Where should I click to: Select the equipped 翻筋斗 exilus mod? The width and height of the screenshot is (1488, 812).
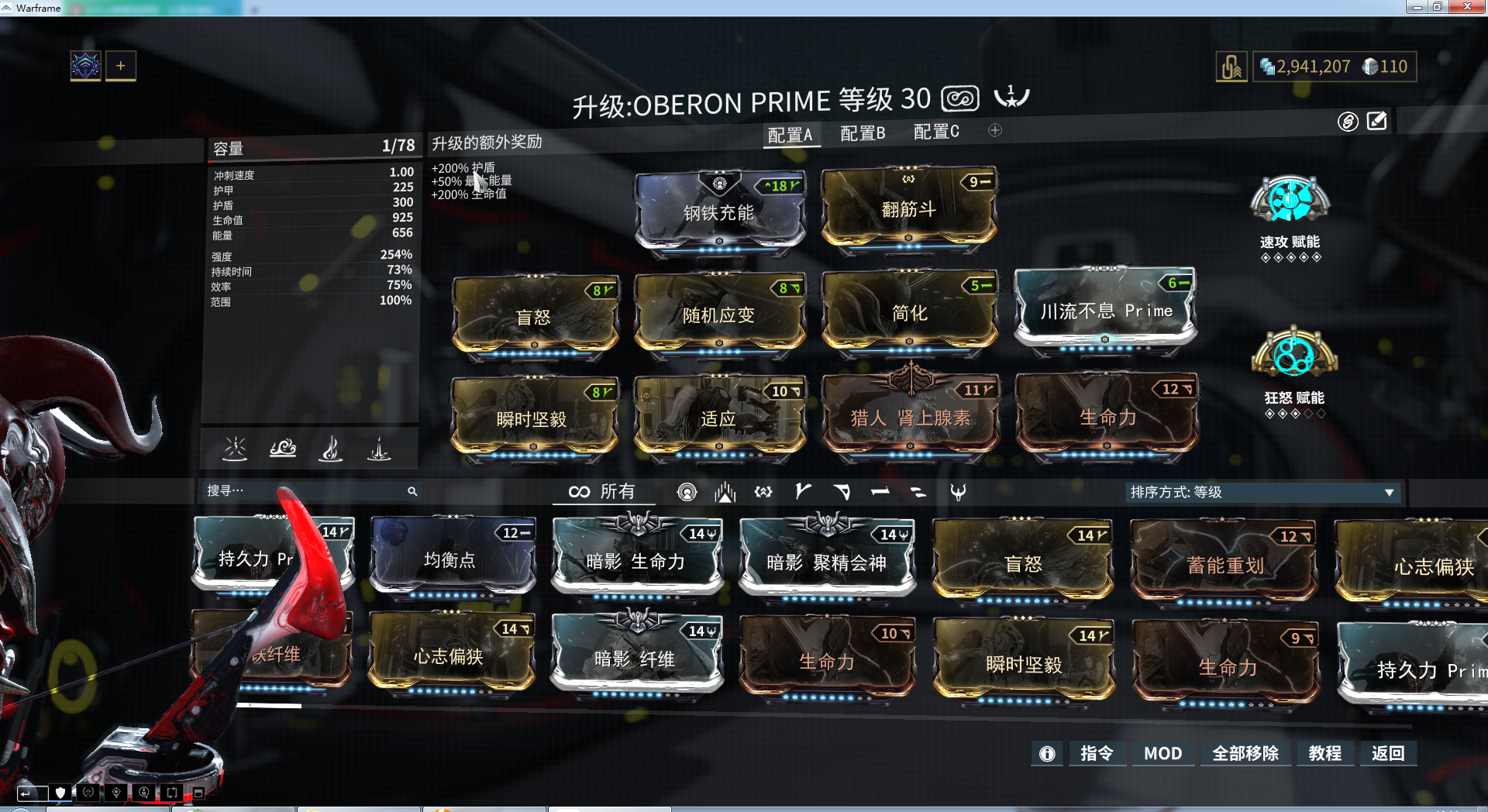(908, 208)
